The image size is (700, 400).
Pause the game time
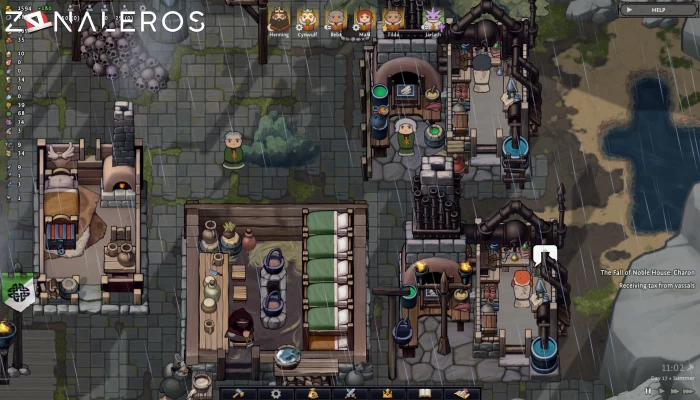(648, 390)
